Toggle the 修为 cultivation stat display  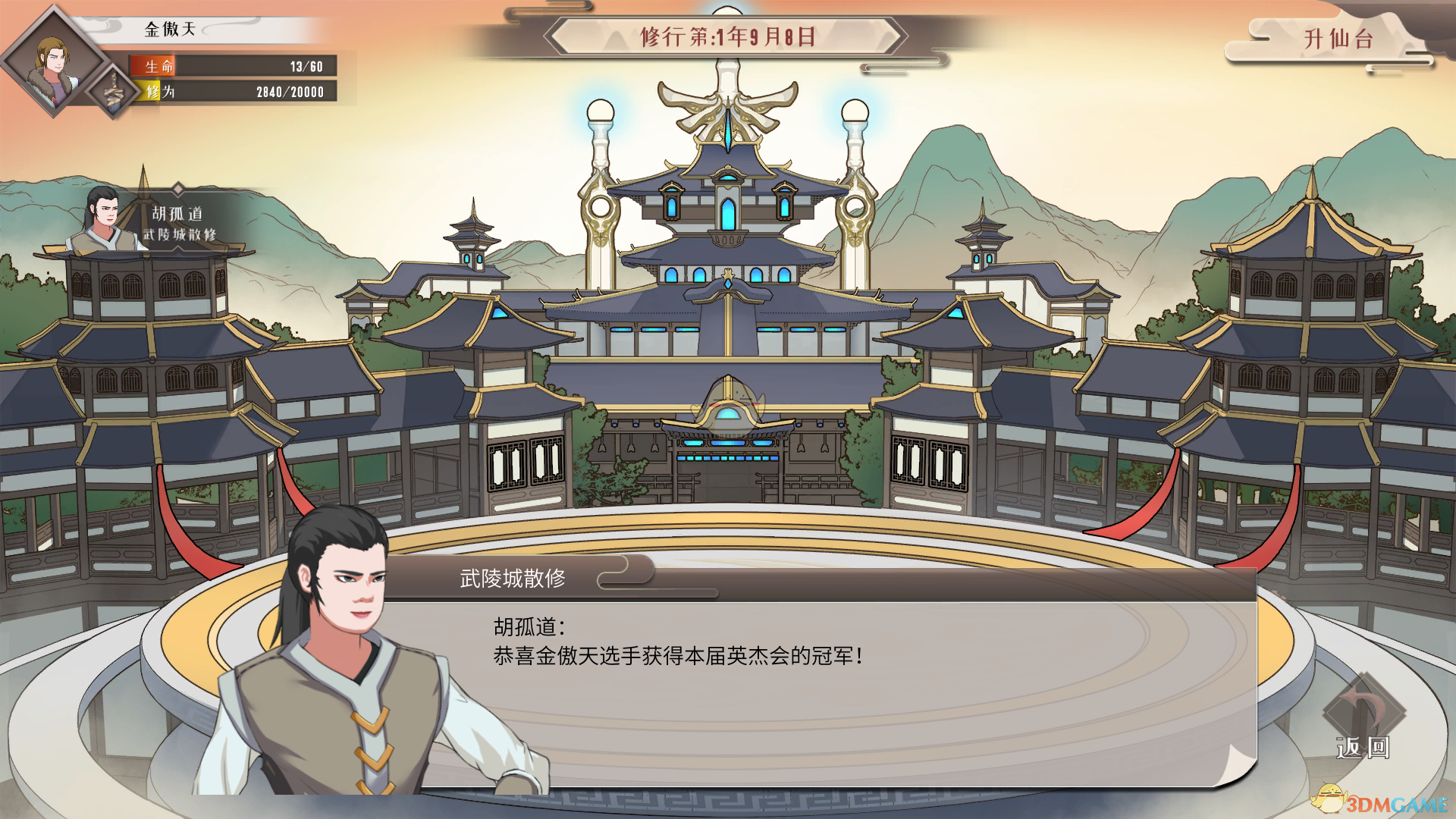[227, 93]
